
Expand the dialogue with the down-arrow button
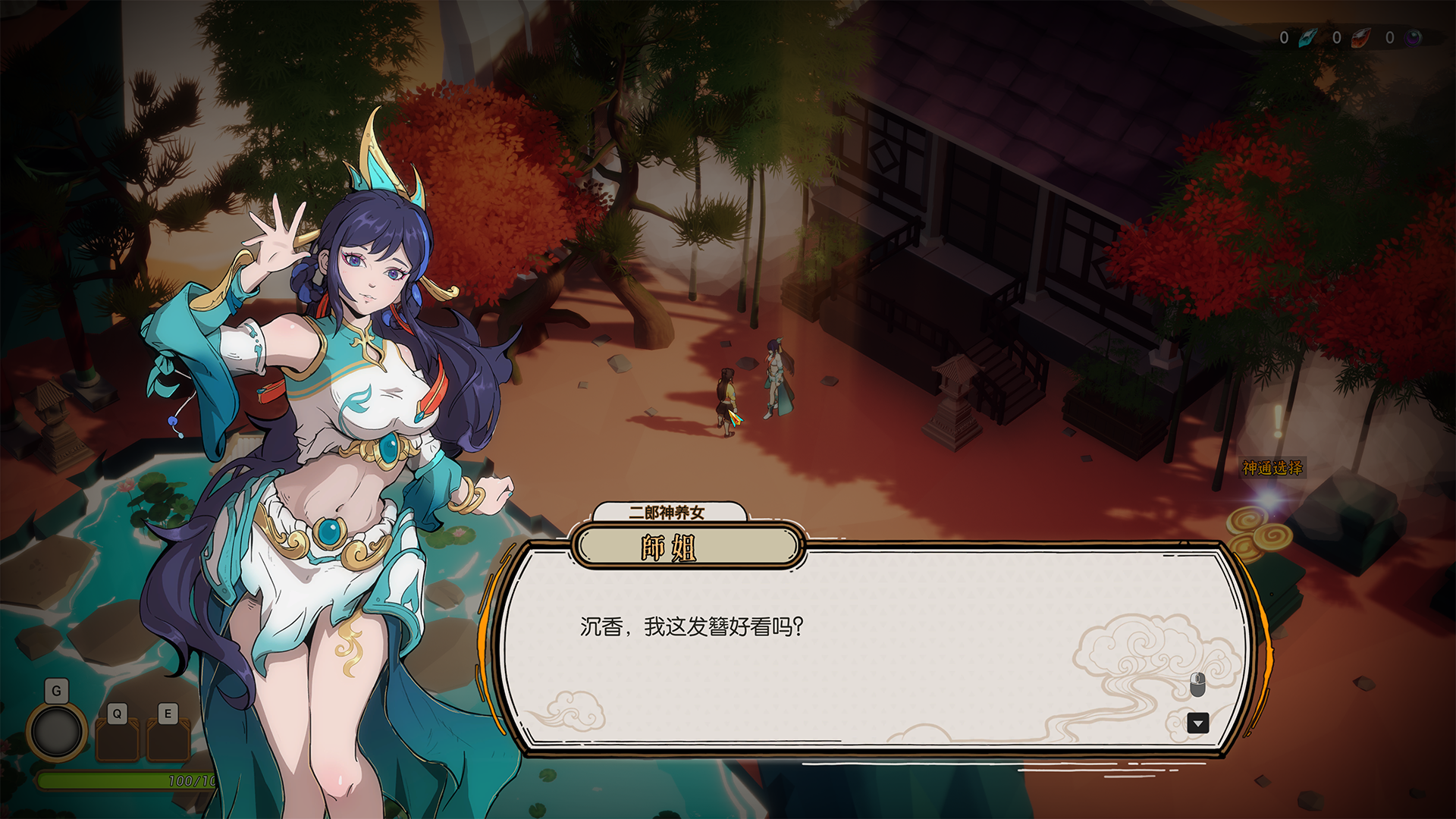[1197, 724]
